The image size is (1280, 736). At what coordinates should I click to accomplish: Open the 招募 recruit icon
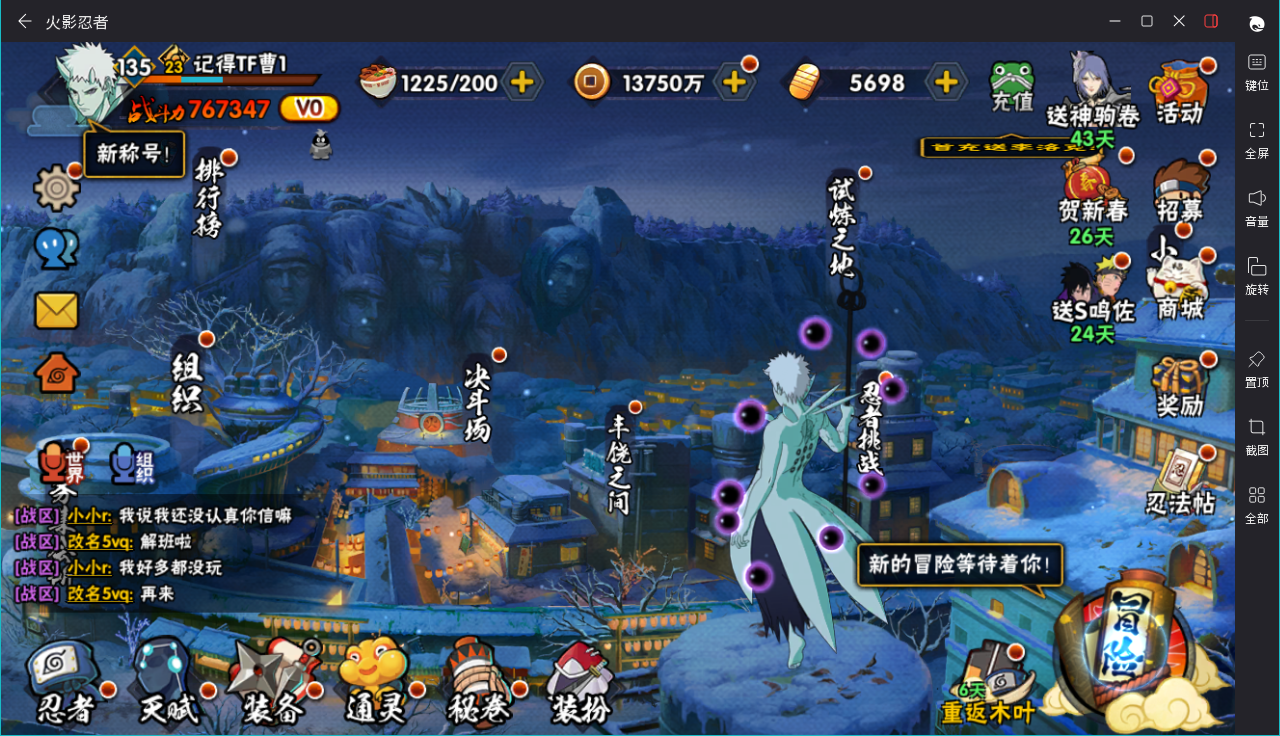tap(1180, 190)
